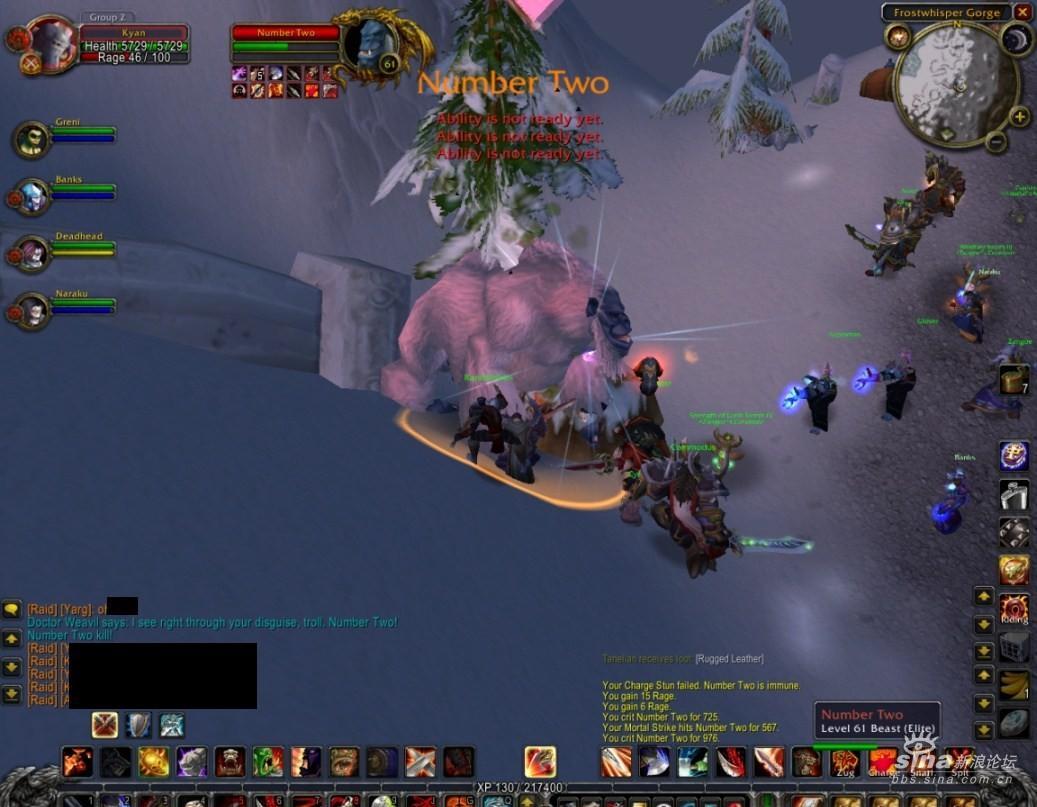Click the crescent moon time-of-day indicator
The height and width of the screenshot is (807, 1037).
click(1016, 40)
